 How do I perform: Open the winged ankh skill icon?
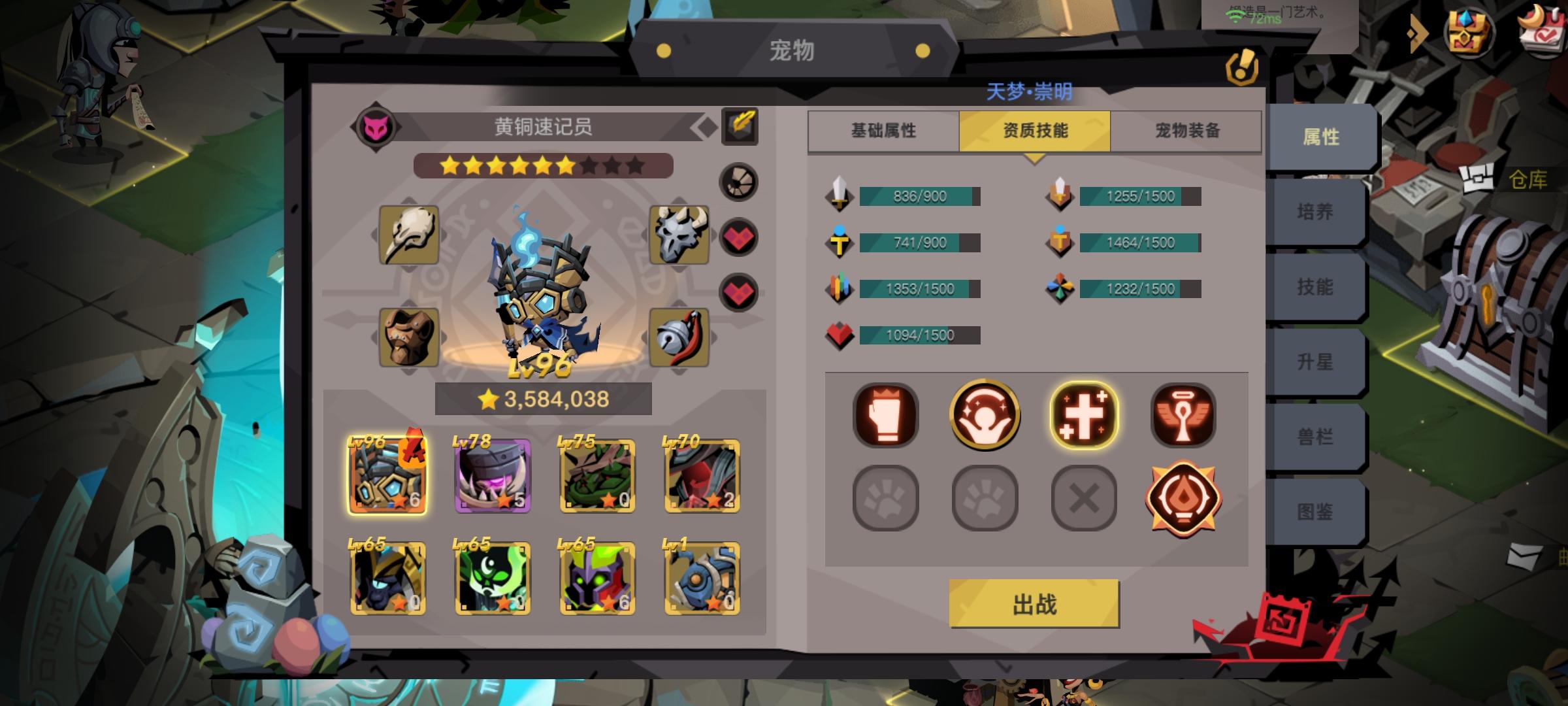click(1183, 416)
